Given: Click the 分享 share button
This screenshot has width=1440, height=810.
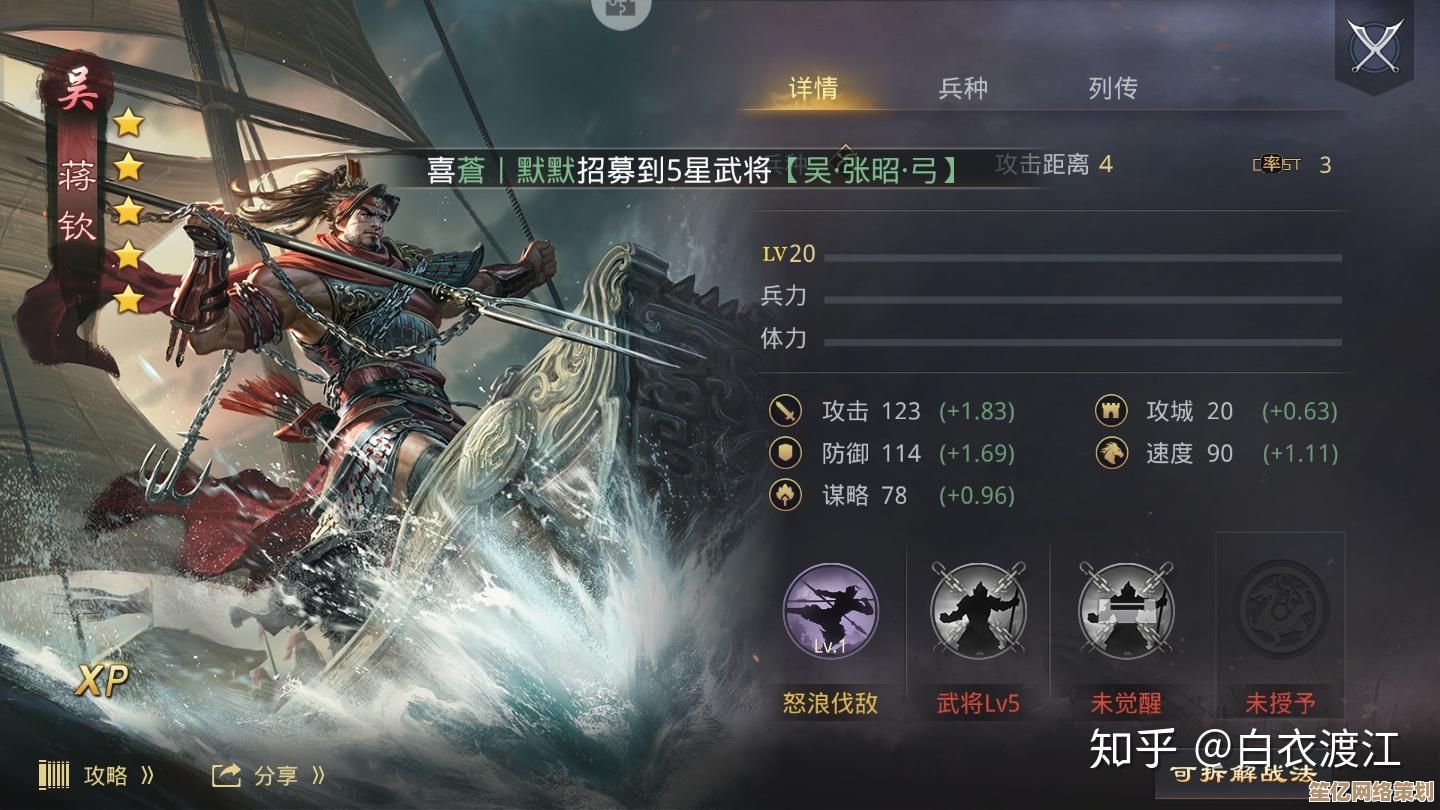Looking at the screenshot, I should [268, 775].
